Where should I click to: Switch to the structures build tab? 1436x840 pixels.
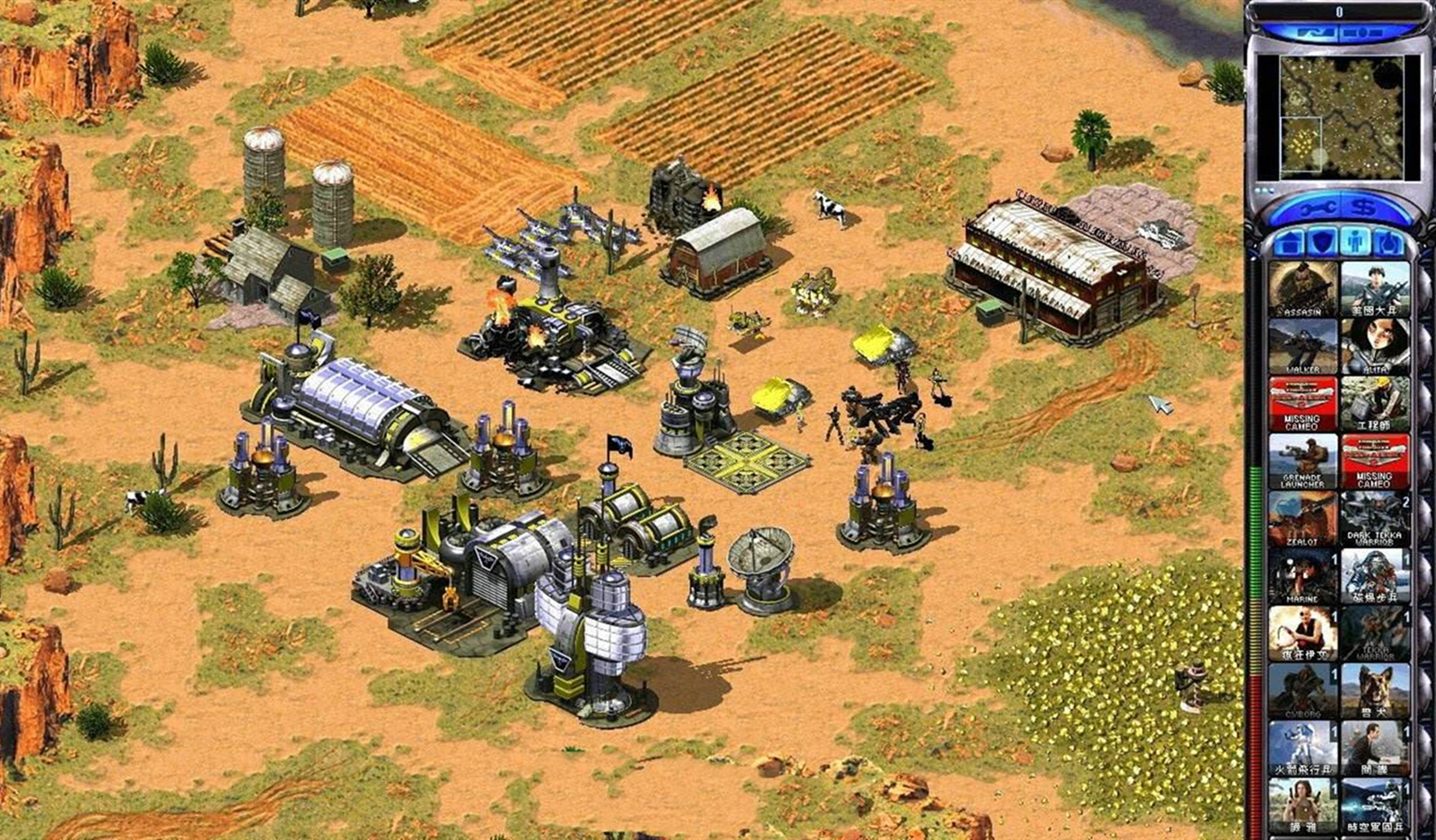(1291, 242)
